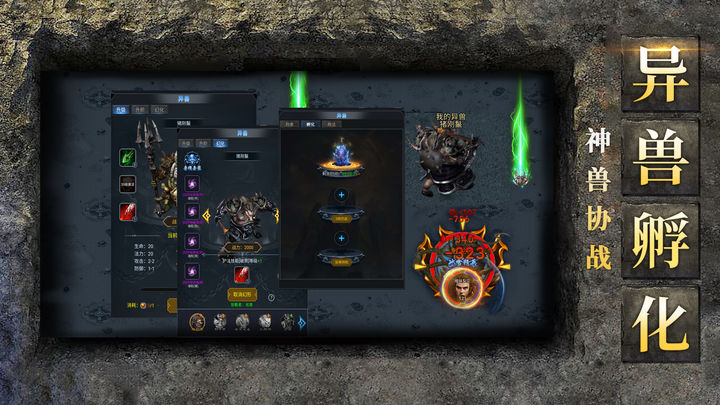Image resolution: width=720 pixels, height=405 pixels.
Task: Select the green claw skill icon
Action: coord(127,156)
